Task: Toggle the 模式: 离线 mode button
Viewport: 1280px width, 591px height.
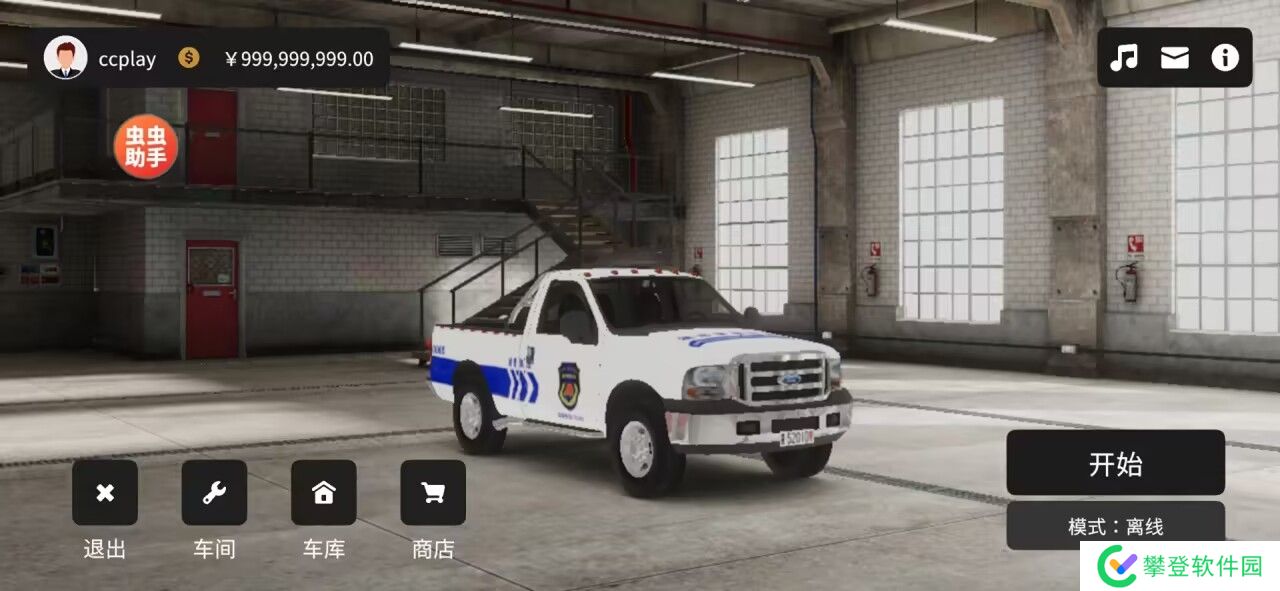Action: (x=1115, y=525)
